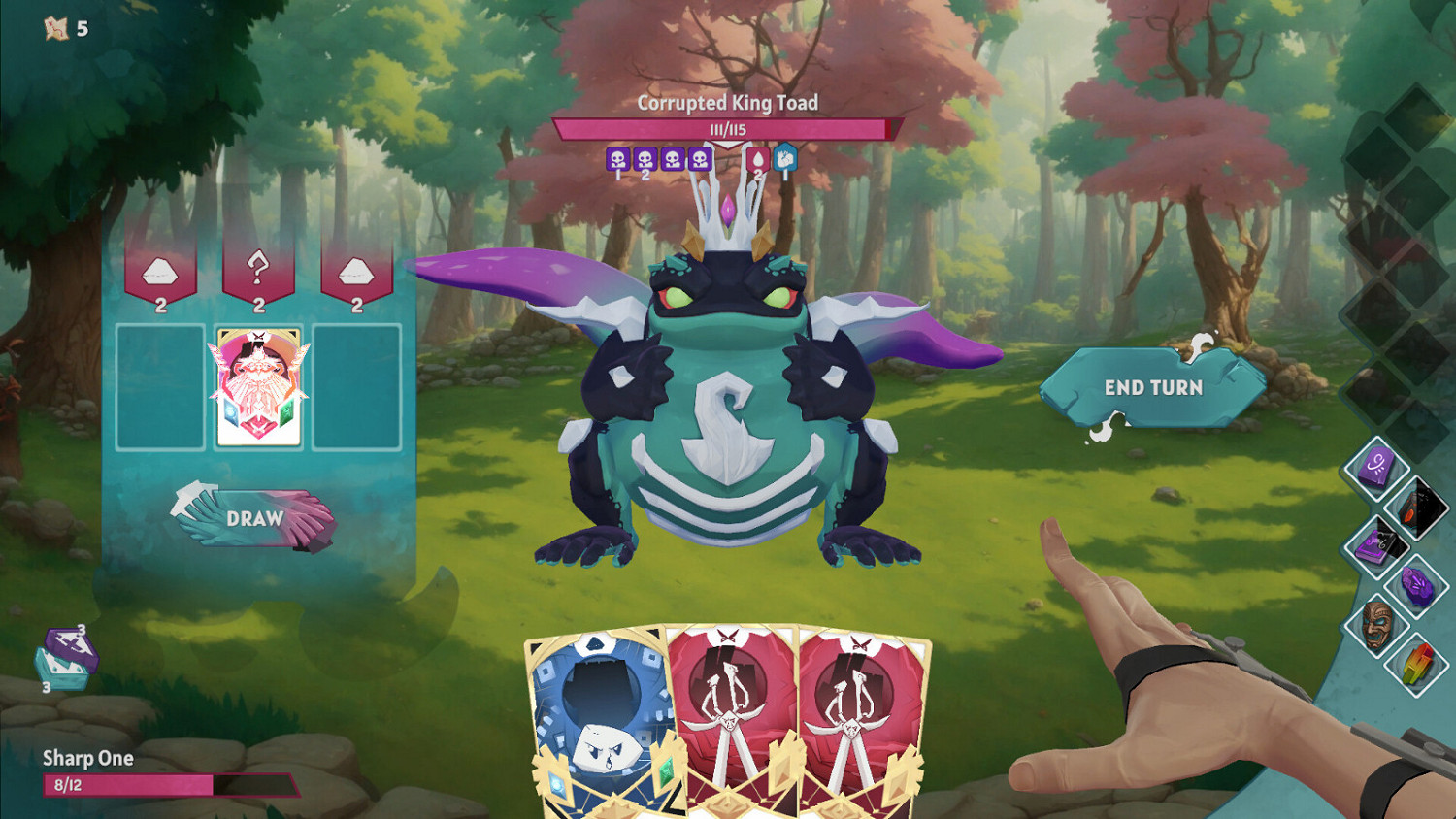Click the DRAW button
Image resolution: width=1456 pixels, height=819 pixels.
pos(254,519)
